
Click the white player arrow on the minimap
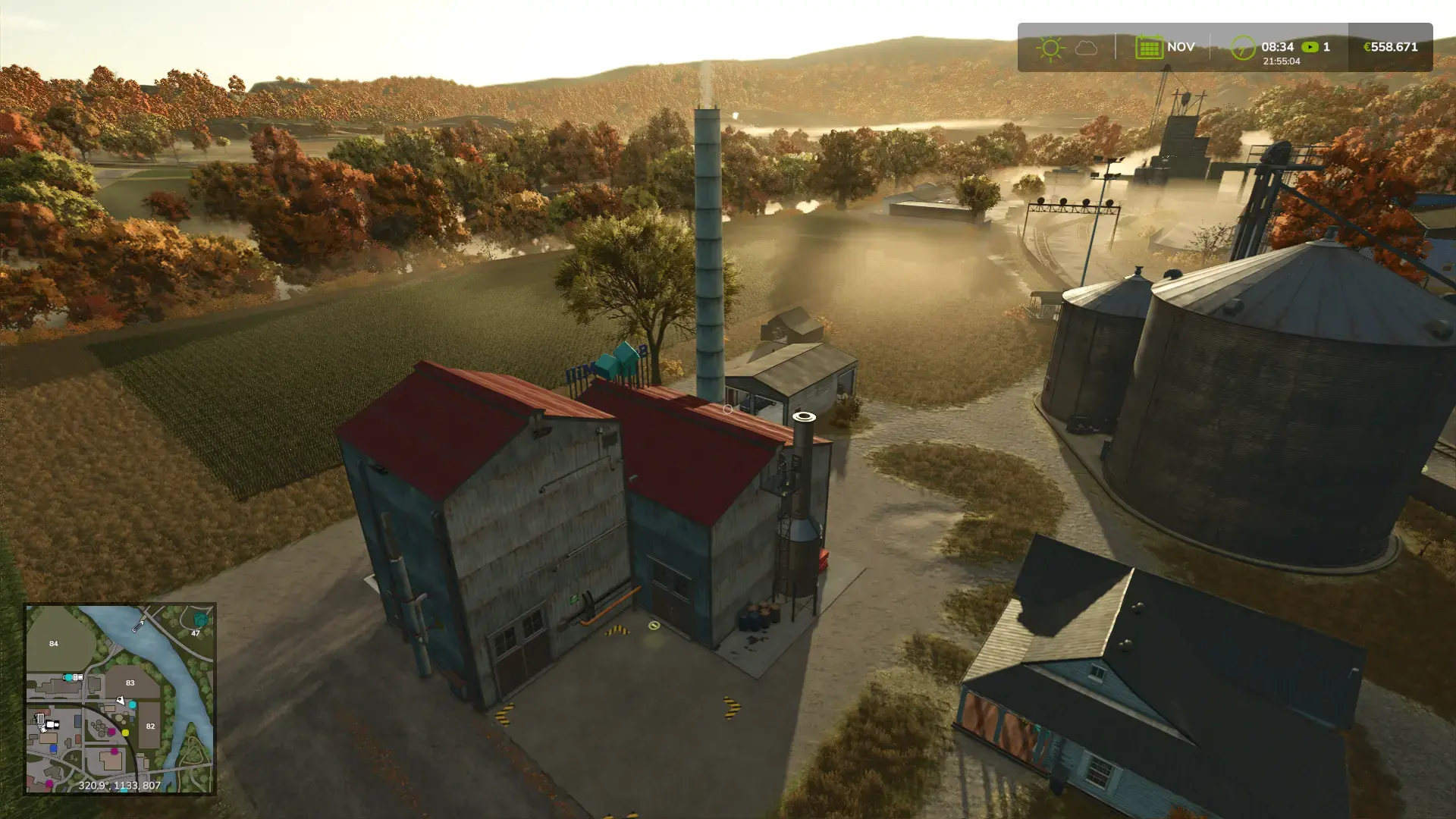[x=120, y=701]
